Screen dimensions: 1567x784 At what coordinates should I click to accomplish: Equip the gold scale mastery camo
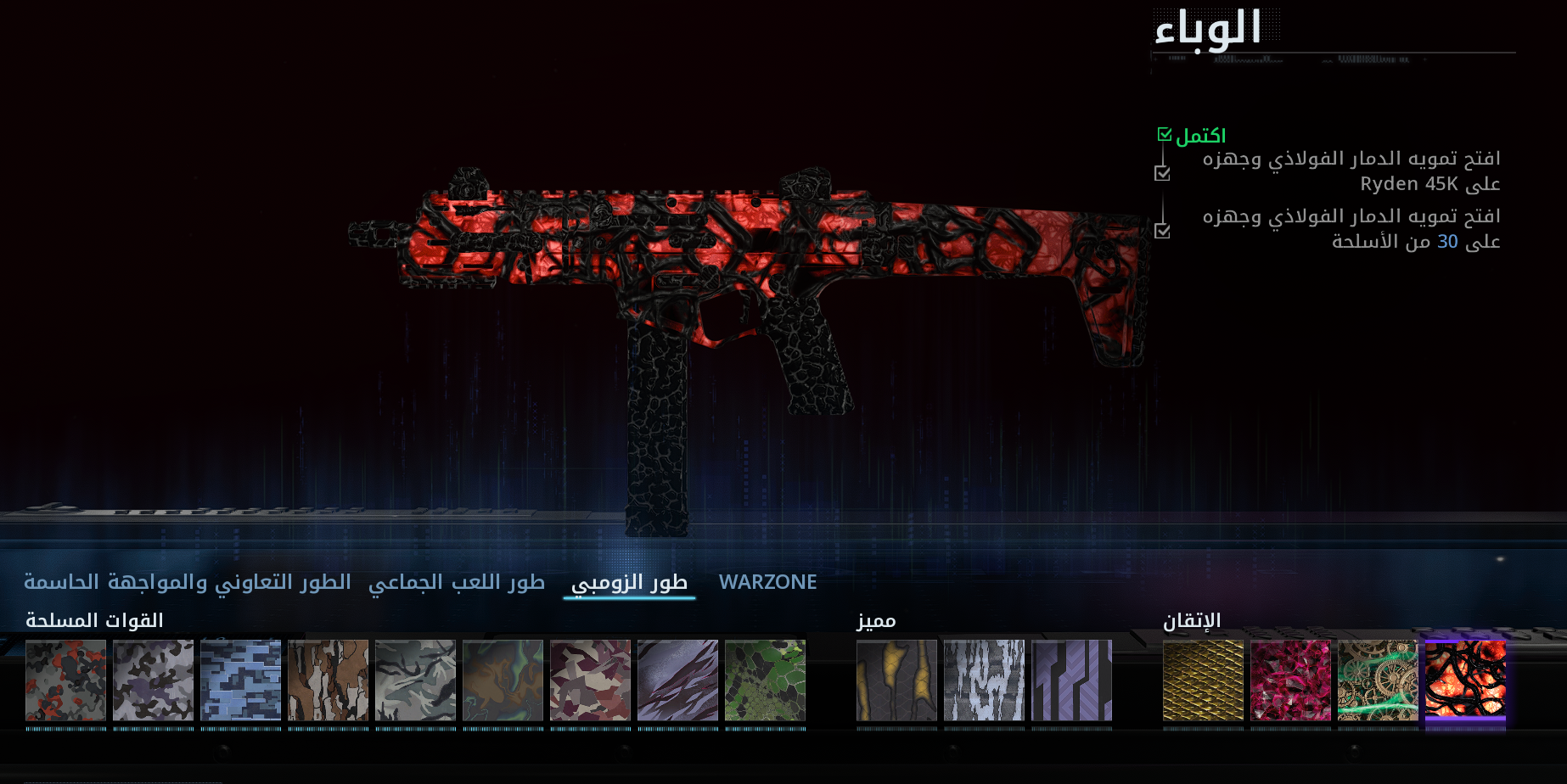[1204, 680]
